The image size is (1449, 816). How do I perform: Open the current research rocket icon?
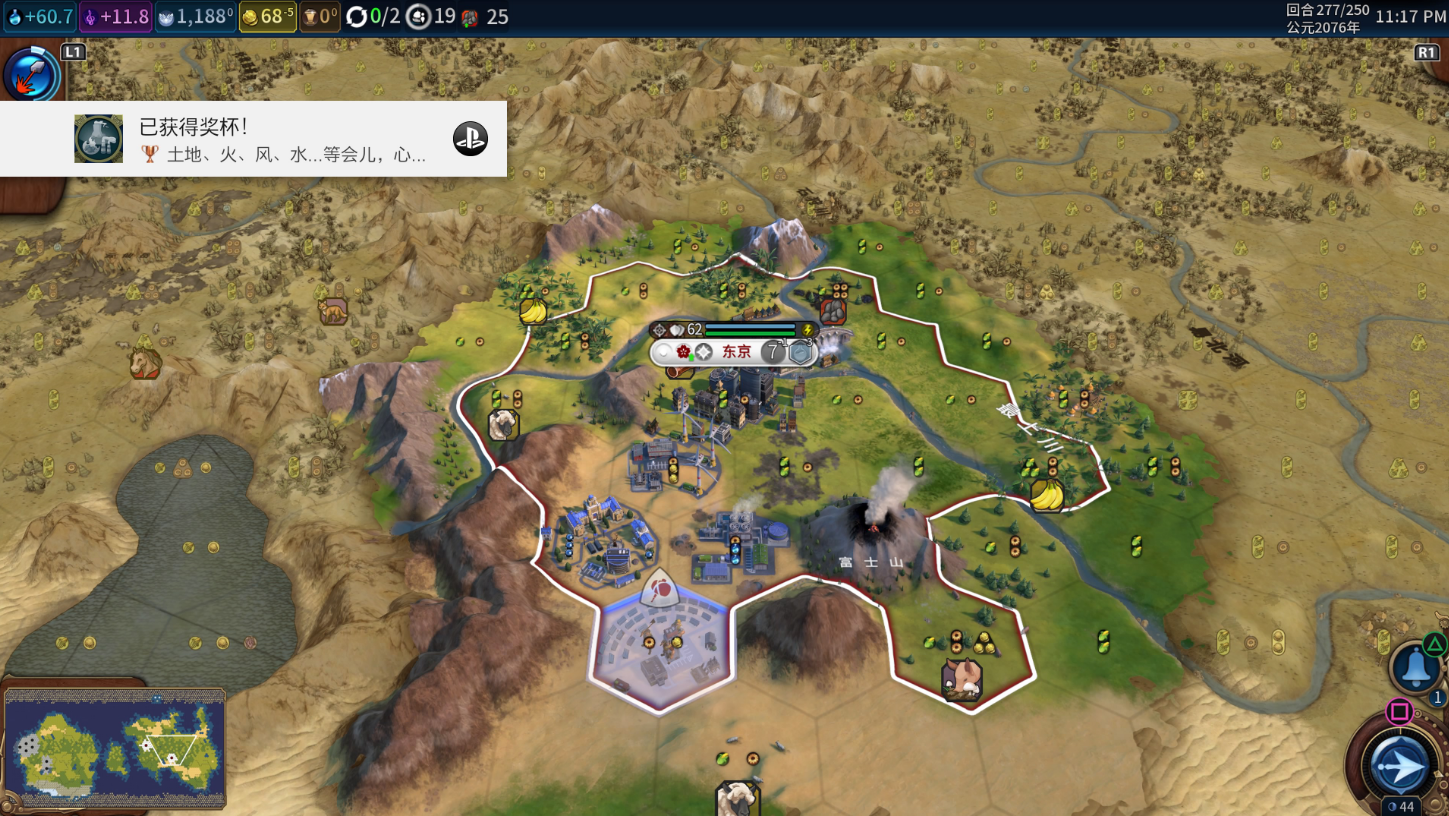(31, 74)
